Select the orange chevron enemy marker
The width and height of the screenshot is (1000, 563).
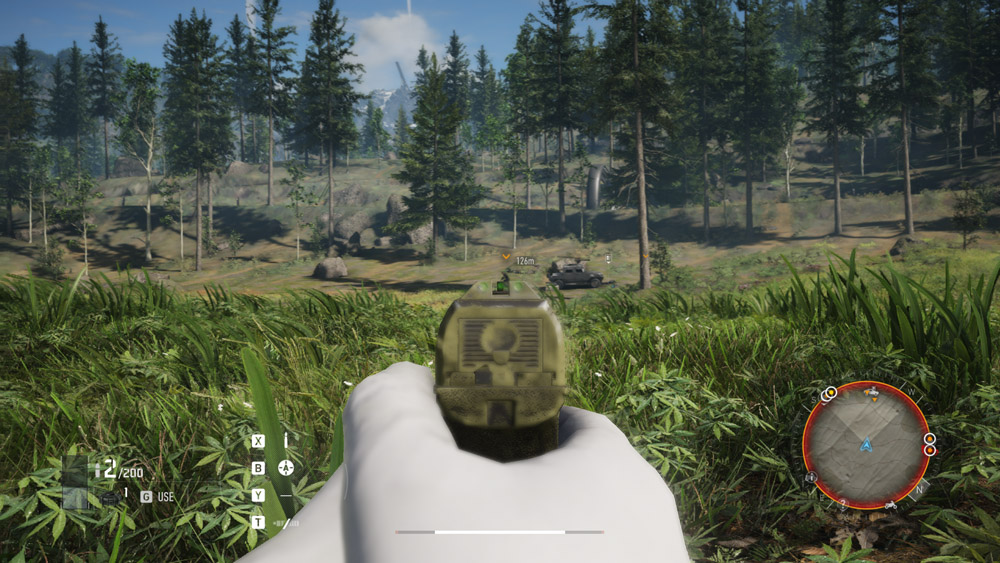pos(506,257)
